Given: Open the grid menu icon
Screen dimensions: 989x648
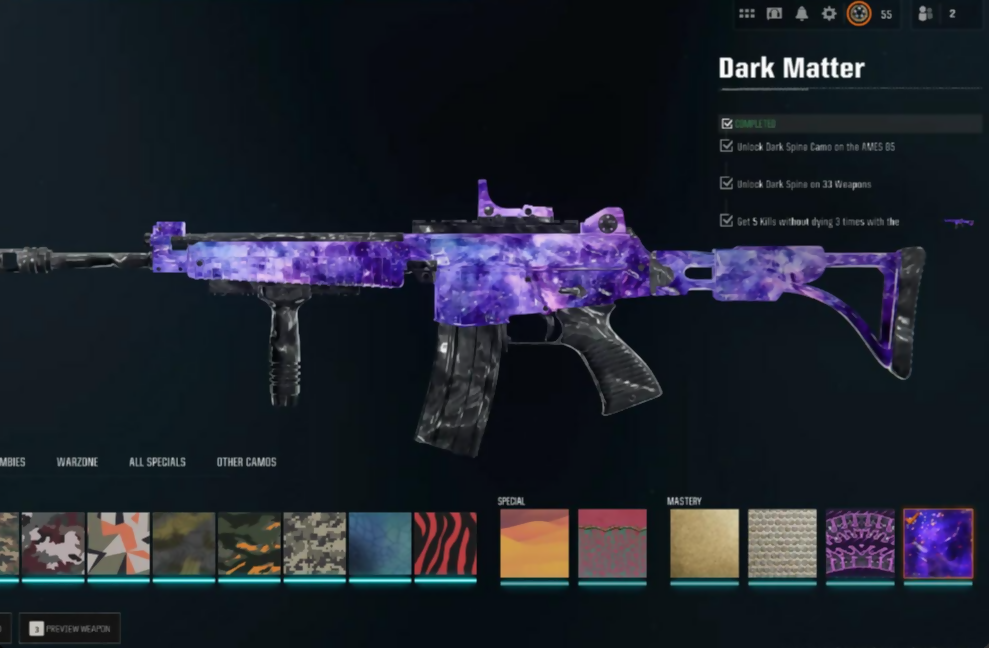Looking at the screenshot, I should [x=747, y=14].
